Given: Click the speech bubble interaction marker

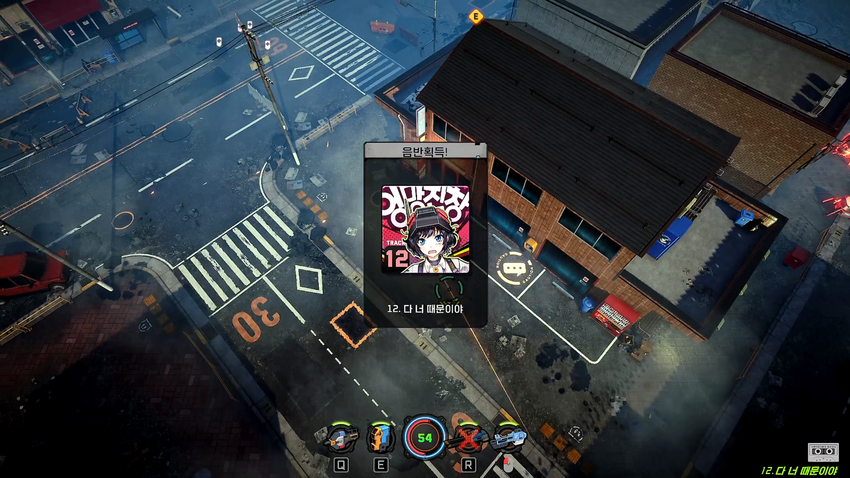Looking at the screenshot, I should (x=514, y=268).
